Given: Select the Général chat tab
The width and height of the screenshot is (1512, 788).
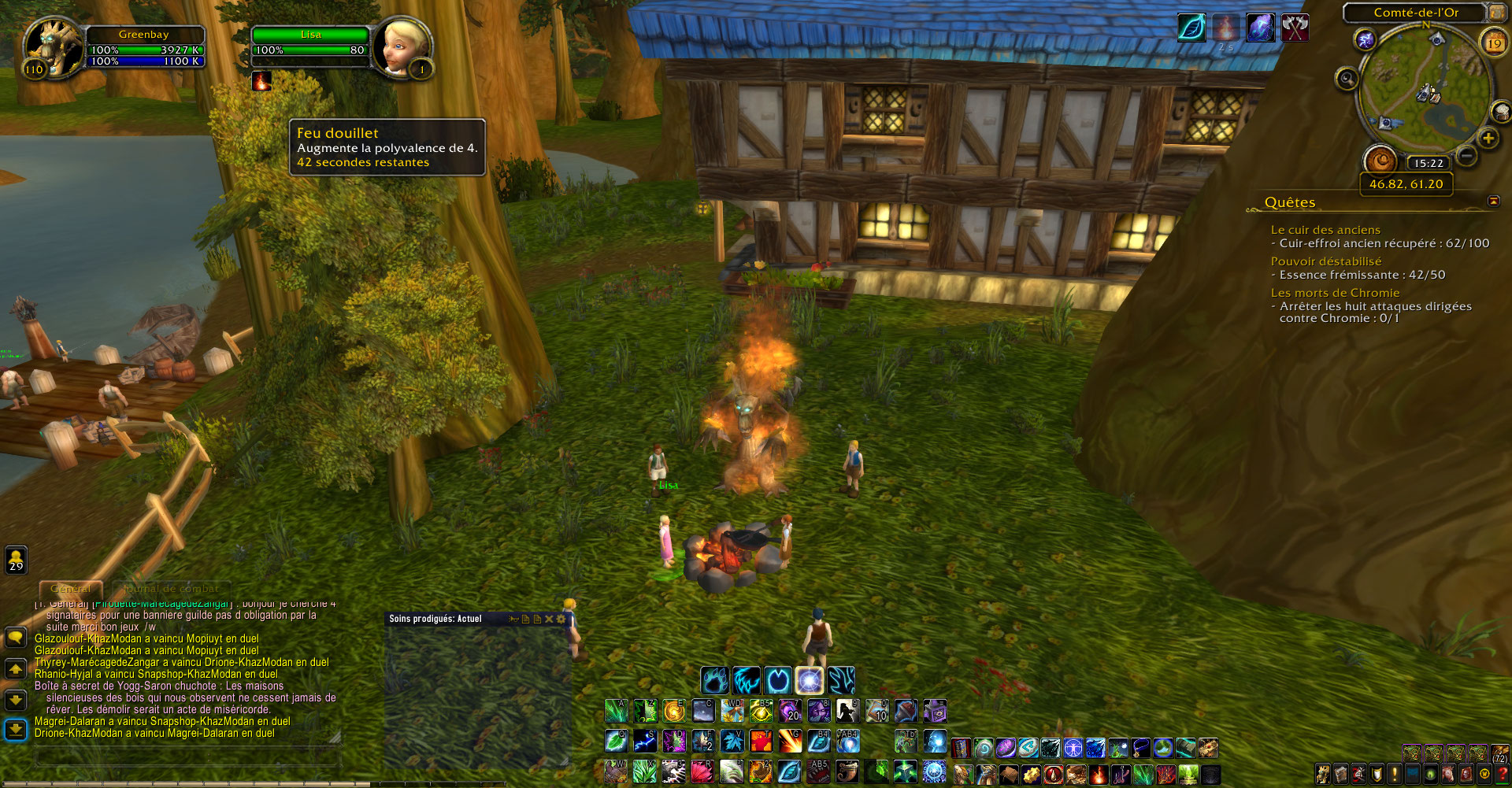Looking at the screenshot, I should click(x=72, y=588).
